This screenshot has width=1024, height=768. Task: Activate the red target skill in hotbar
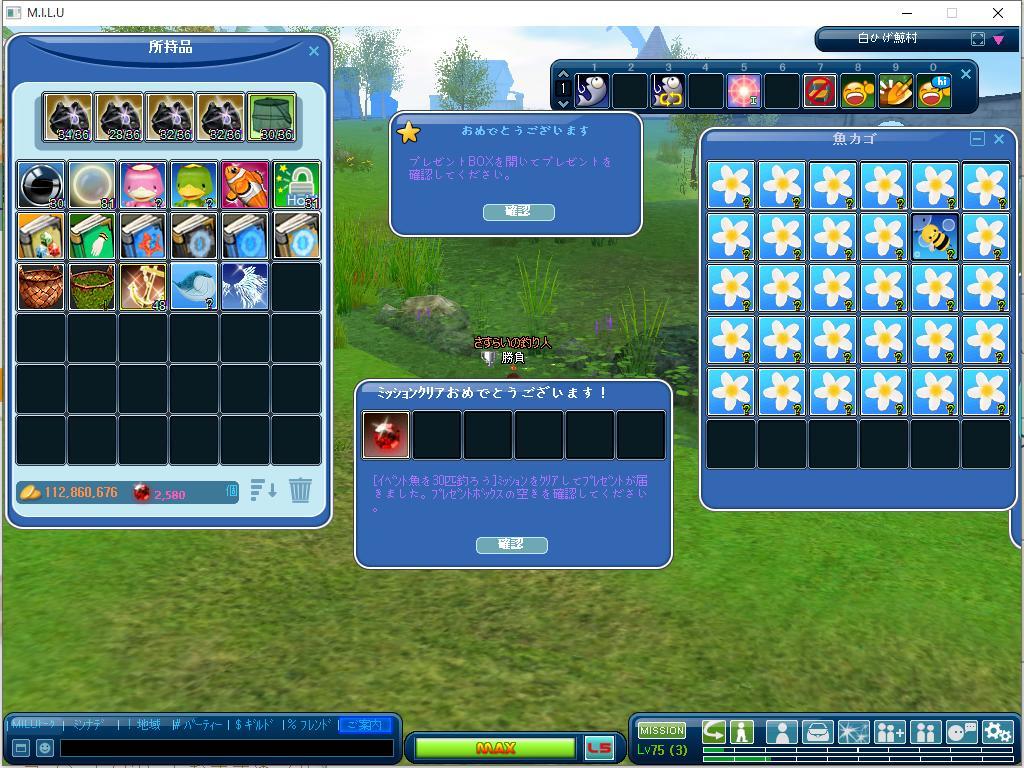[744, 92]
